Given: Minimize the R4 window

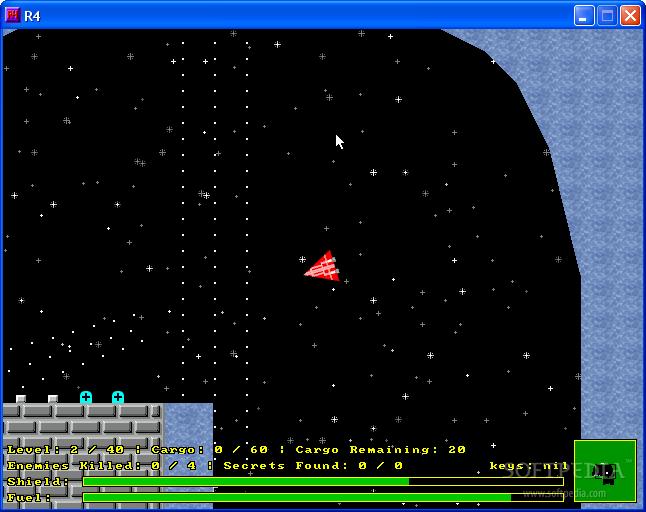Looking at the screenshot, I should (584, 15).
